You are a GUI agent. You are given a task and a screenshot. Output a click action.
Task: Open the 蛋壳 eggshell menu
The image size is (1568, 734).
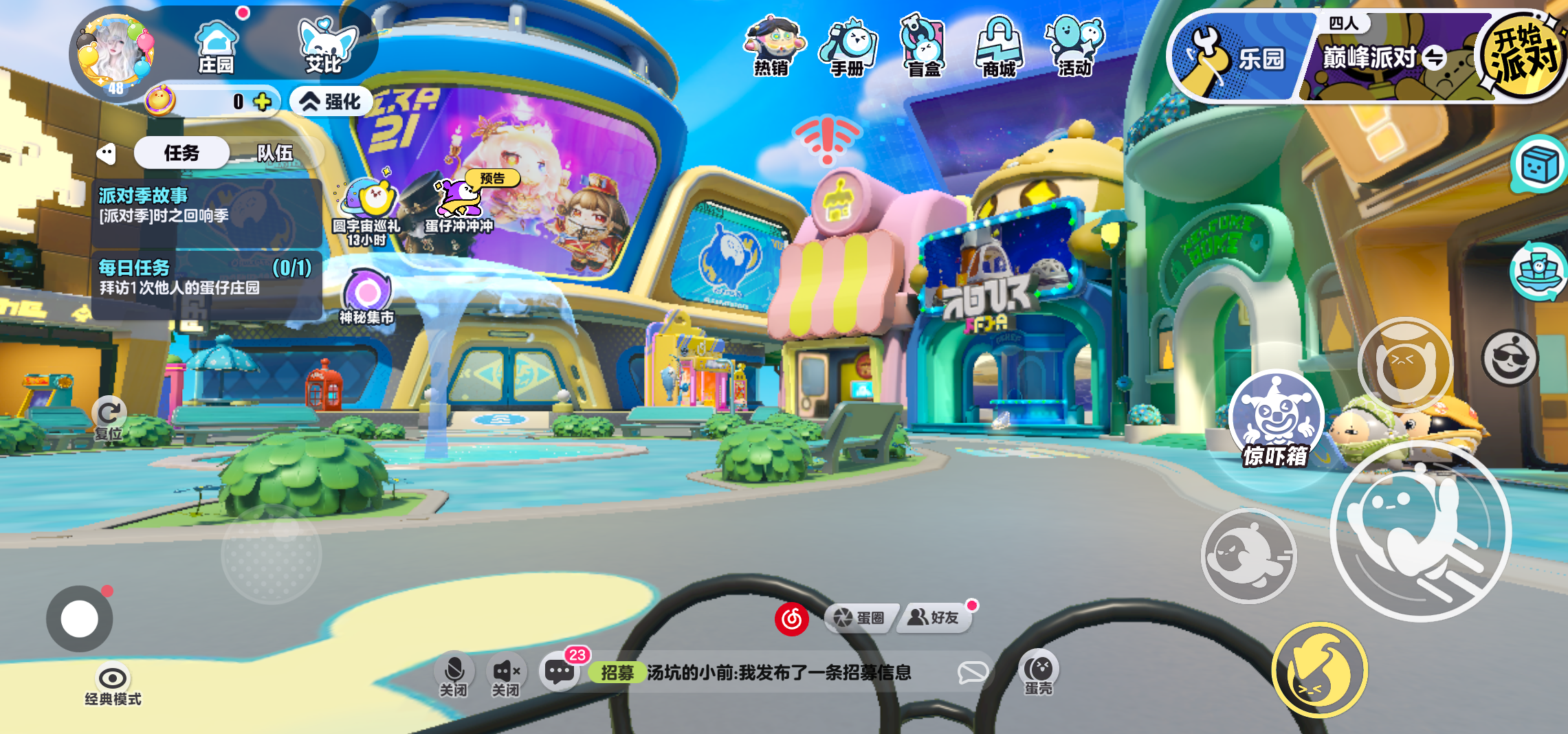pyautogui.click(x=1038, y=672)
